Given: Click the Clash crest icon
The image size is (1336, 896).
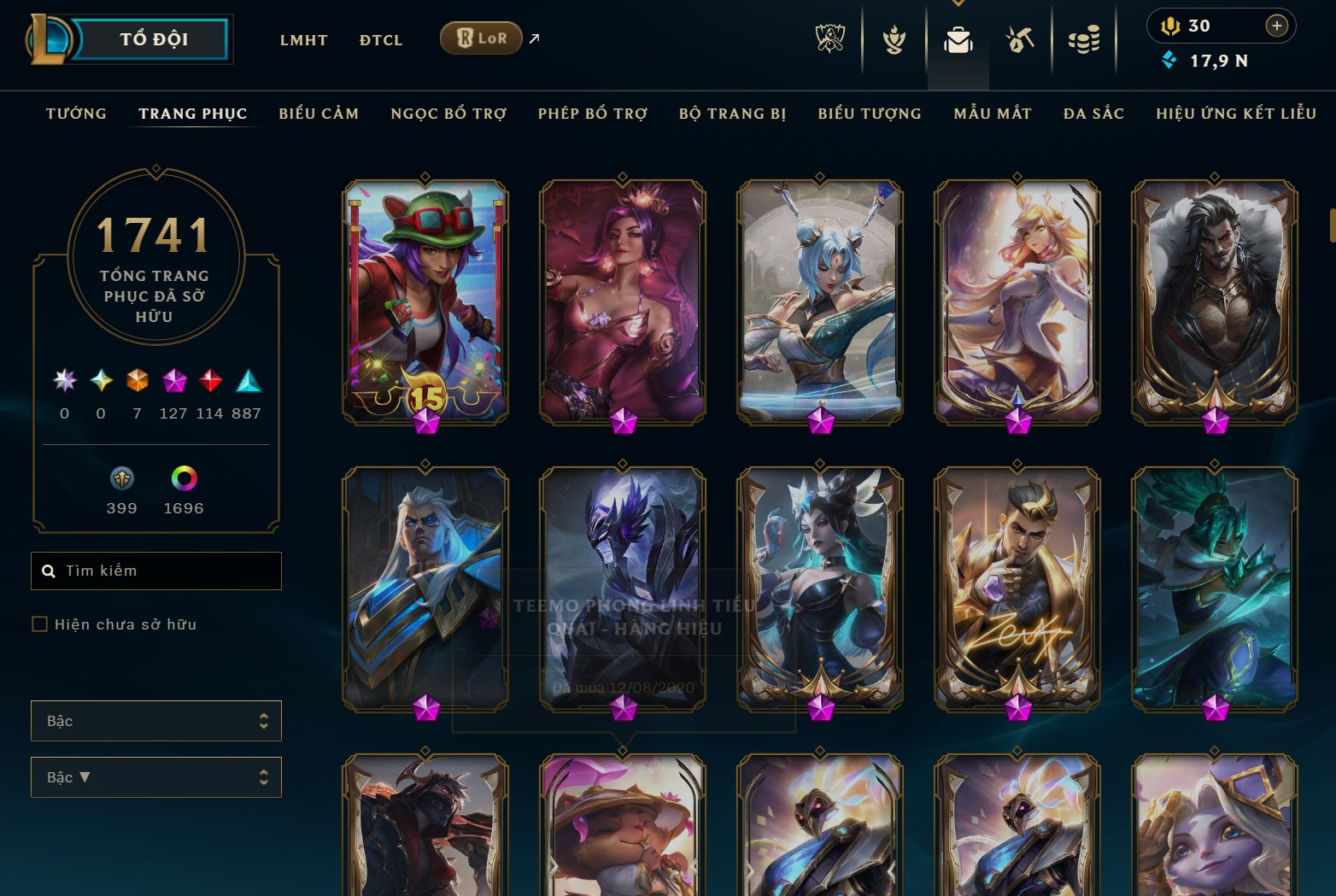Looking at the screenshot, I should pos(894,38).
